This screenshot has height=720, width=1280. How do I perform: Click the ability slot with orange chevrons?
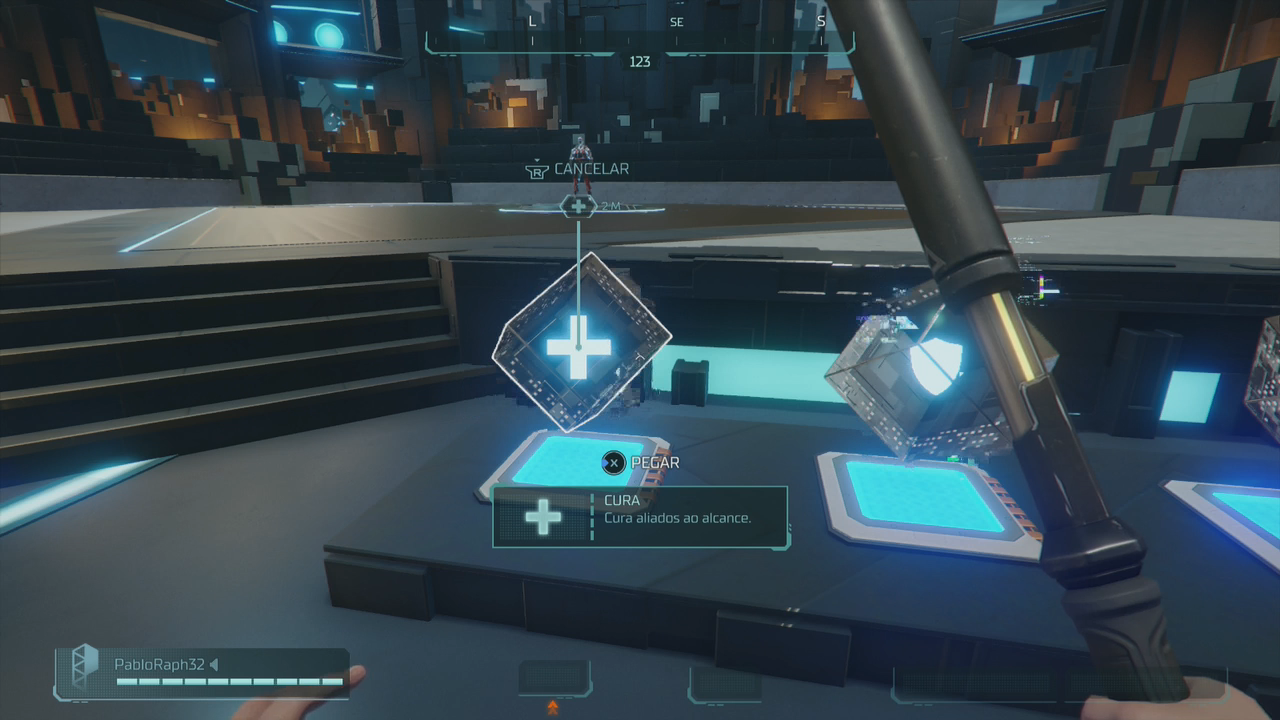(554, 680)
